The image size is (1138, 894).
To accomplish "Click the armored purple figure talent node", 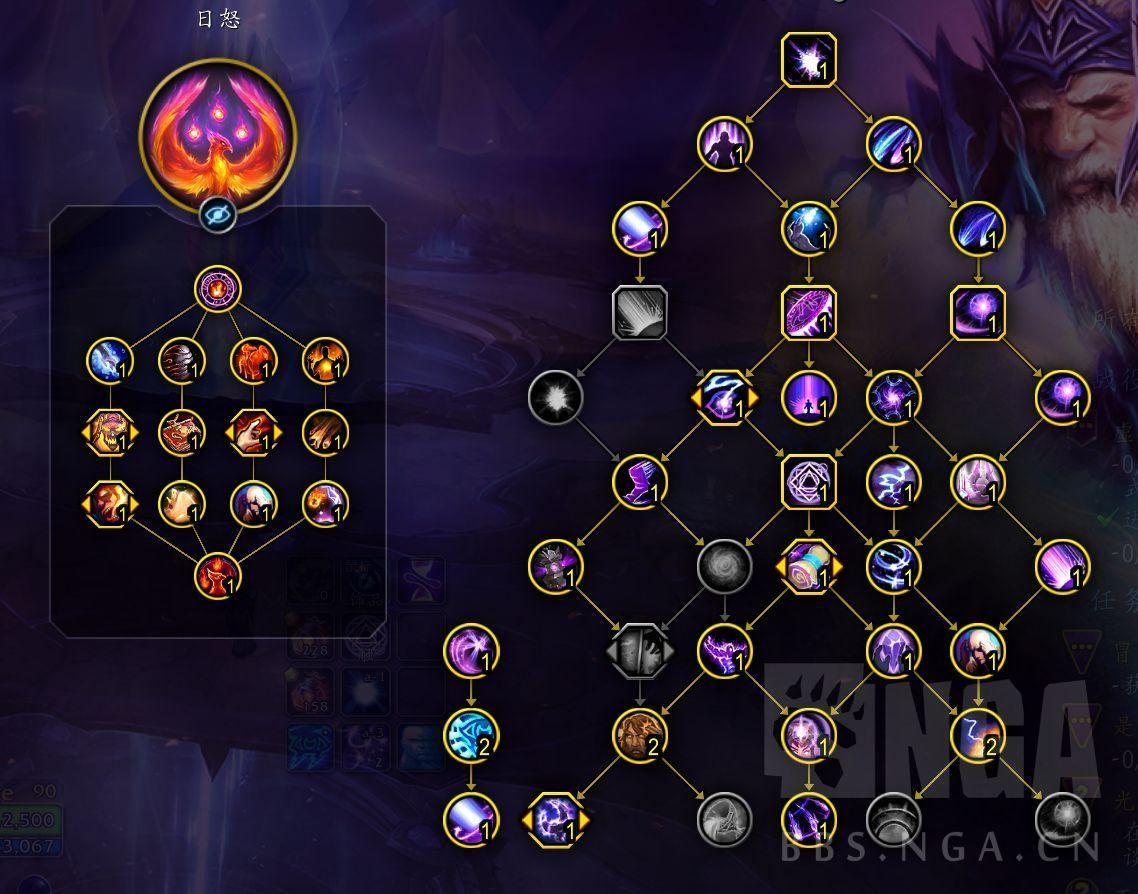I will pos(555,566).
